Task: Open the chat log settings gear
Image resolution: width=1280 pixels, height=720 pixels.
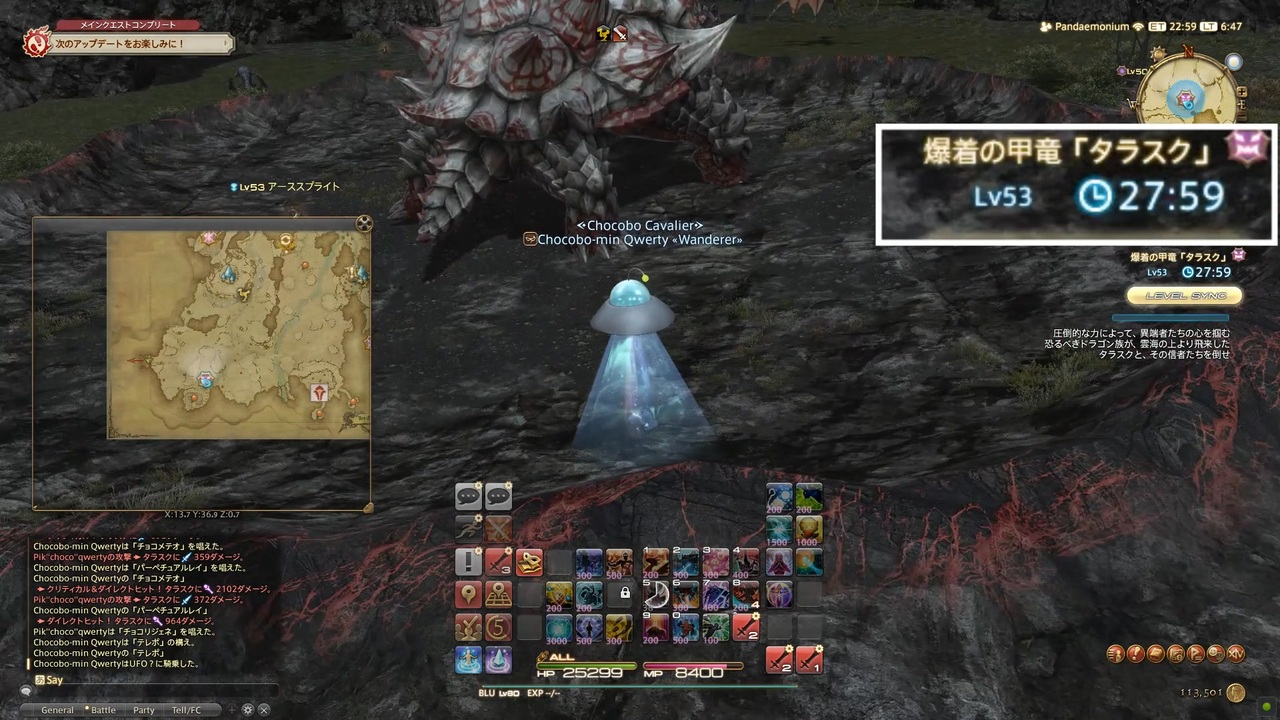Action: point(248,709)
